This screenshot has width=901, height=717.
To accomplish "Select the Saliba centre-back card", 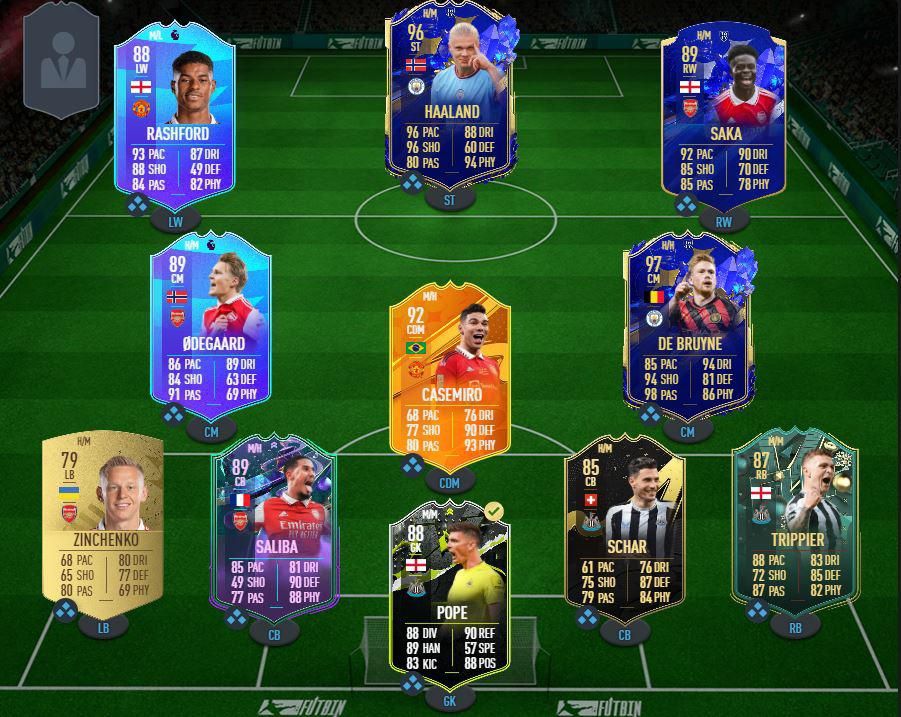I will coord(274,528).
